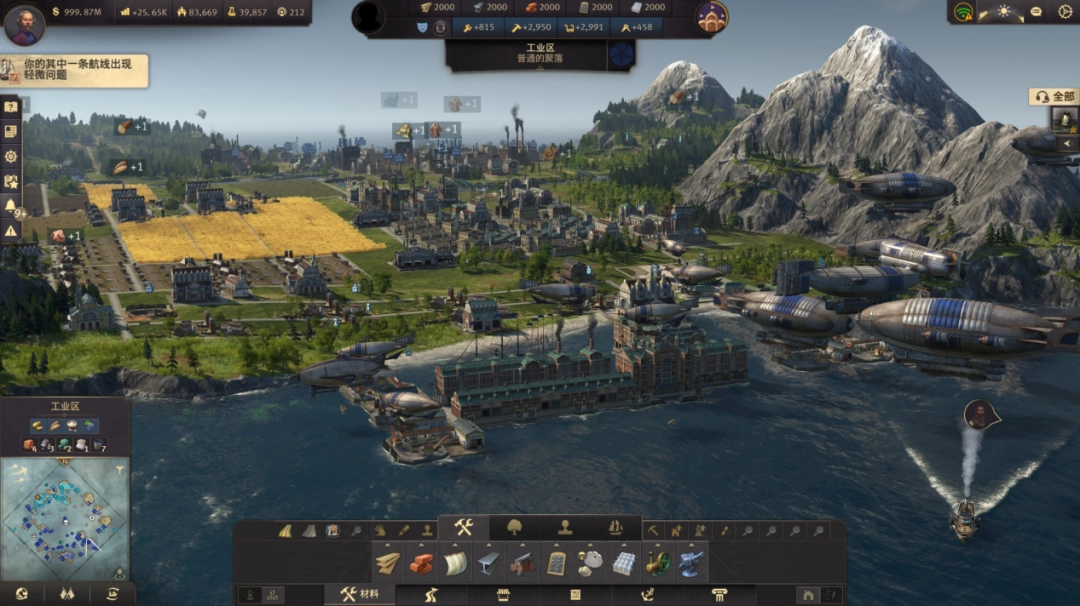Click the 全部 headset button
The height and width of the screenshot is (606, 1080).
[1054, 97]
